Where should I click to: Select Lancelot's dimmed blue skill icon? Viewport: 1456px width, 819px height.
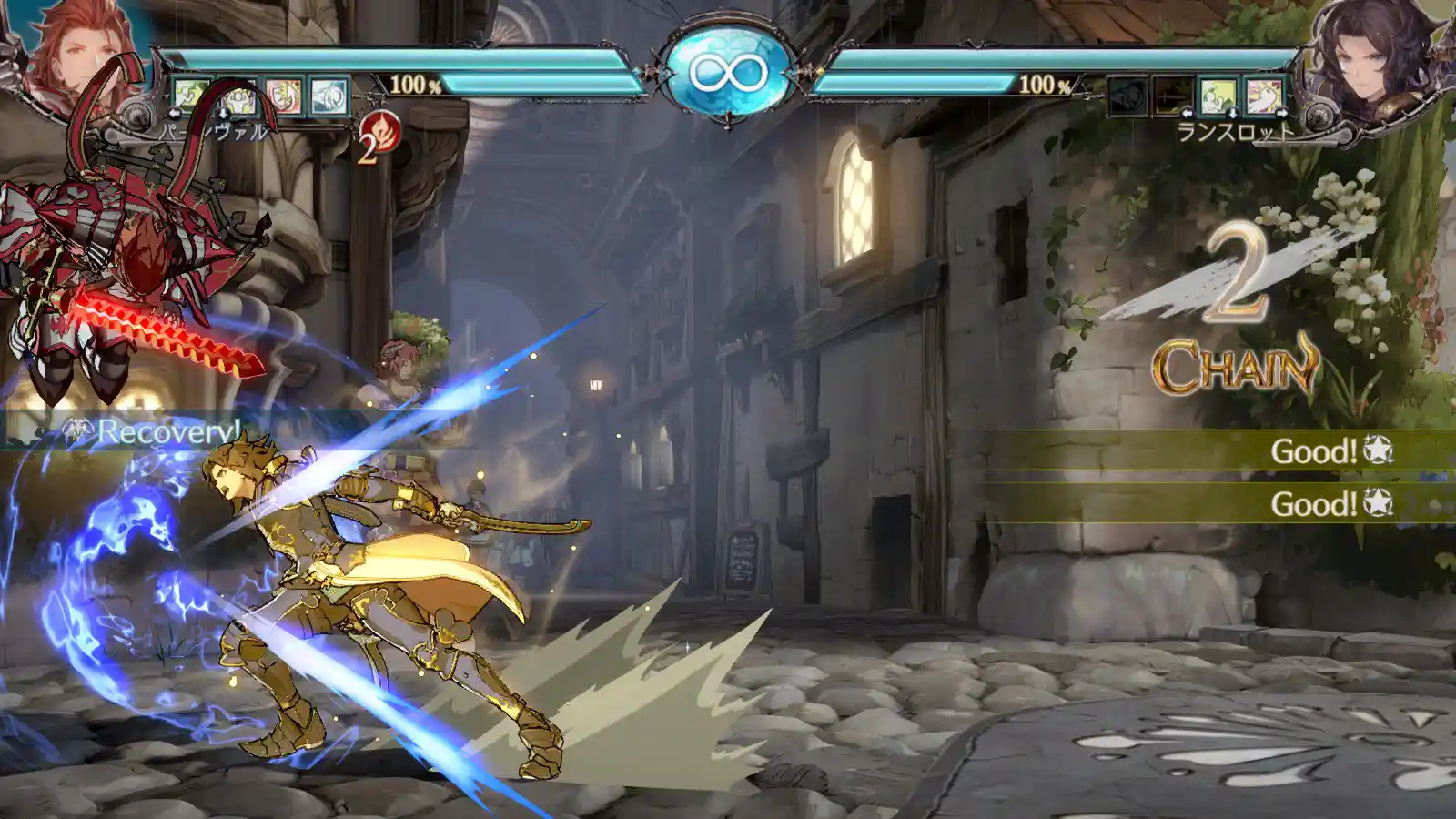pos(1127,96)
